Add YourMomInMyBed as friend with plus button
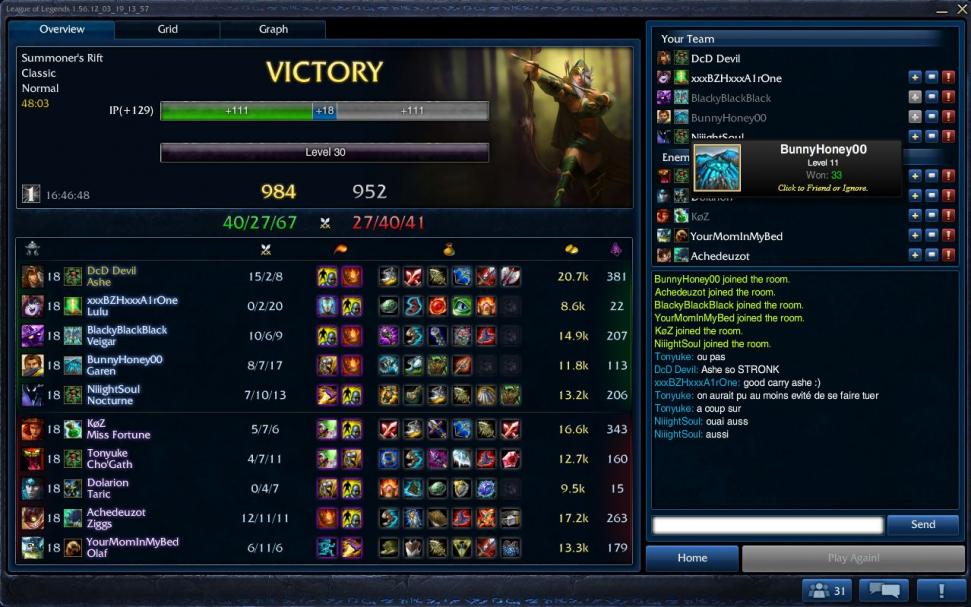The height and width of the screenshot is (607, 971). 914,236
